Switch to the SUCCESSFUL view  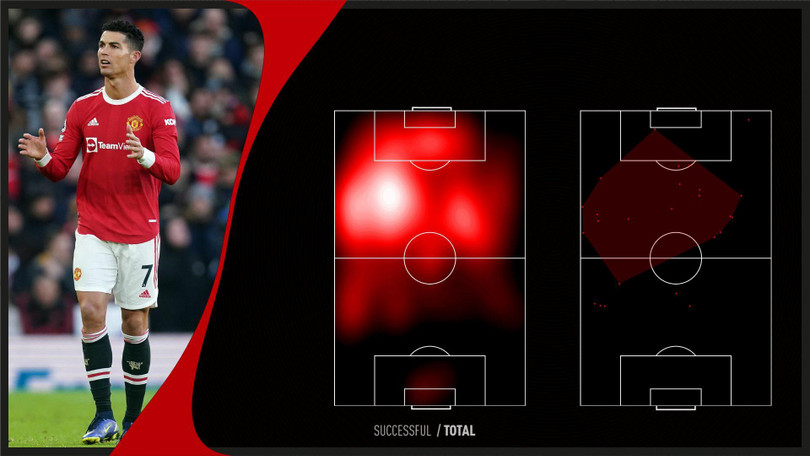point(401,431)
